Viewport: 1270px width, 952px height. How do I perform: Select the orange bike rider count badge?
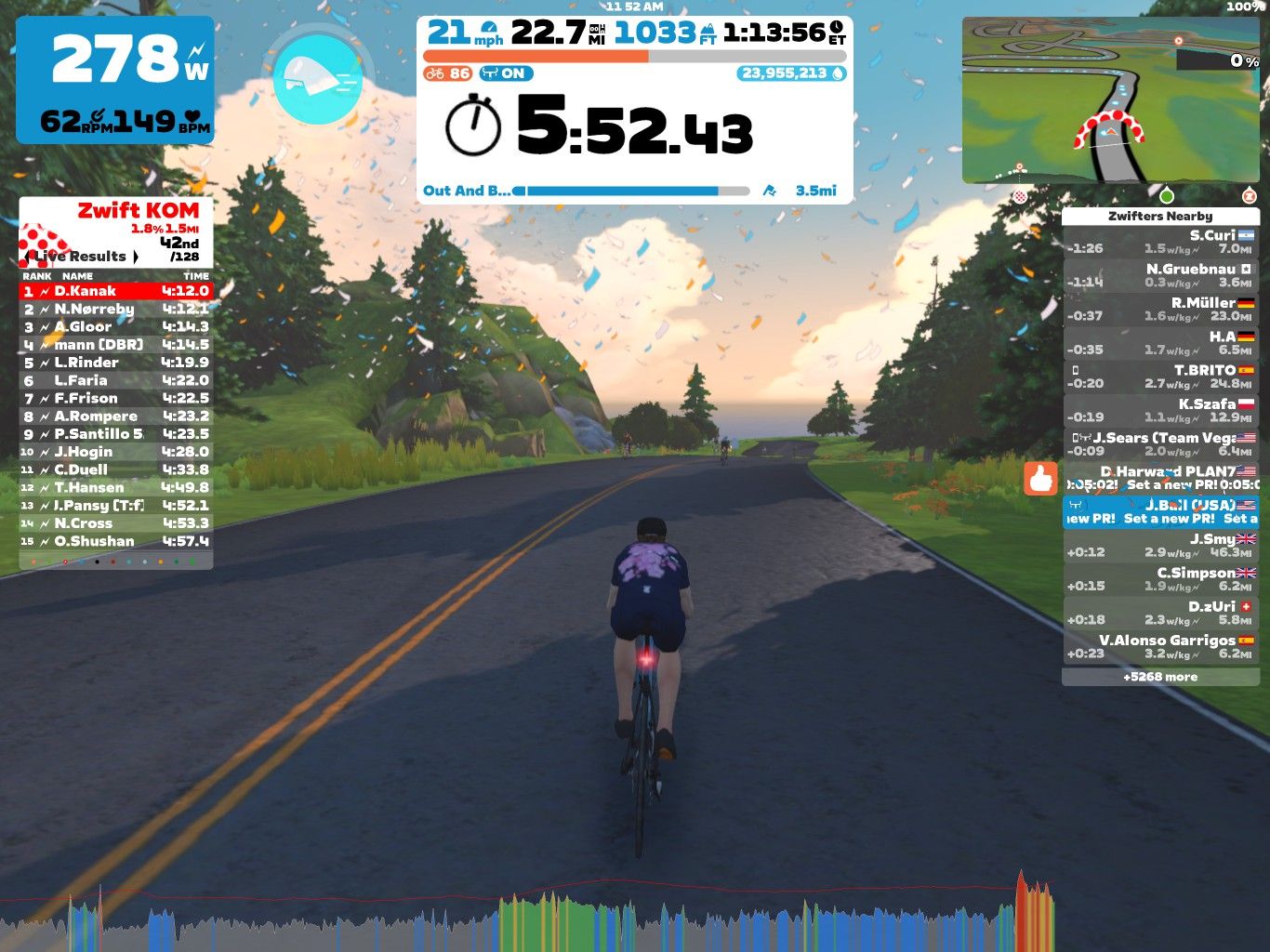click(x=446, y=73)
